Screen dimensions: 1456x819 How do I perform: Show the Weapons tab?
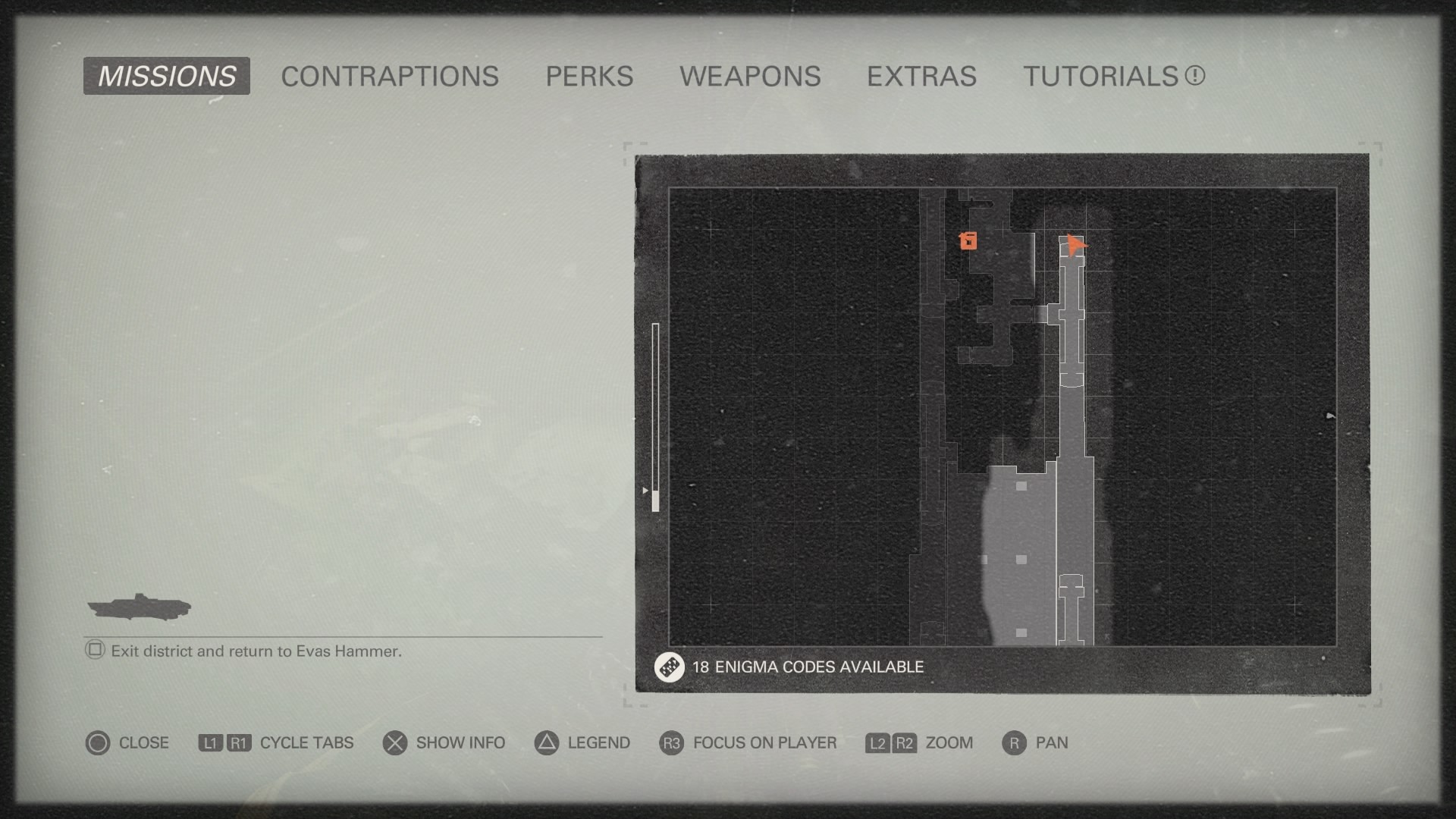click(x=750, y=76)
